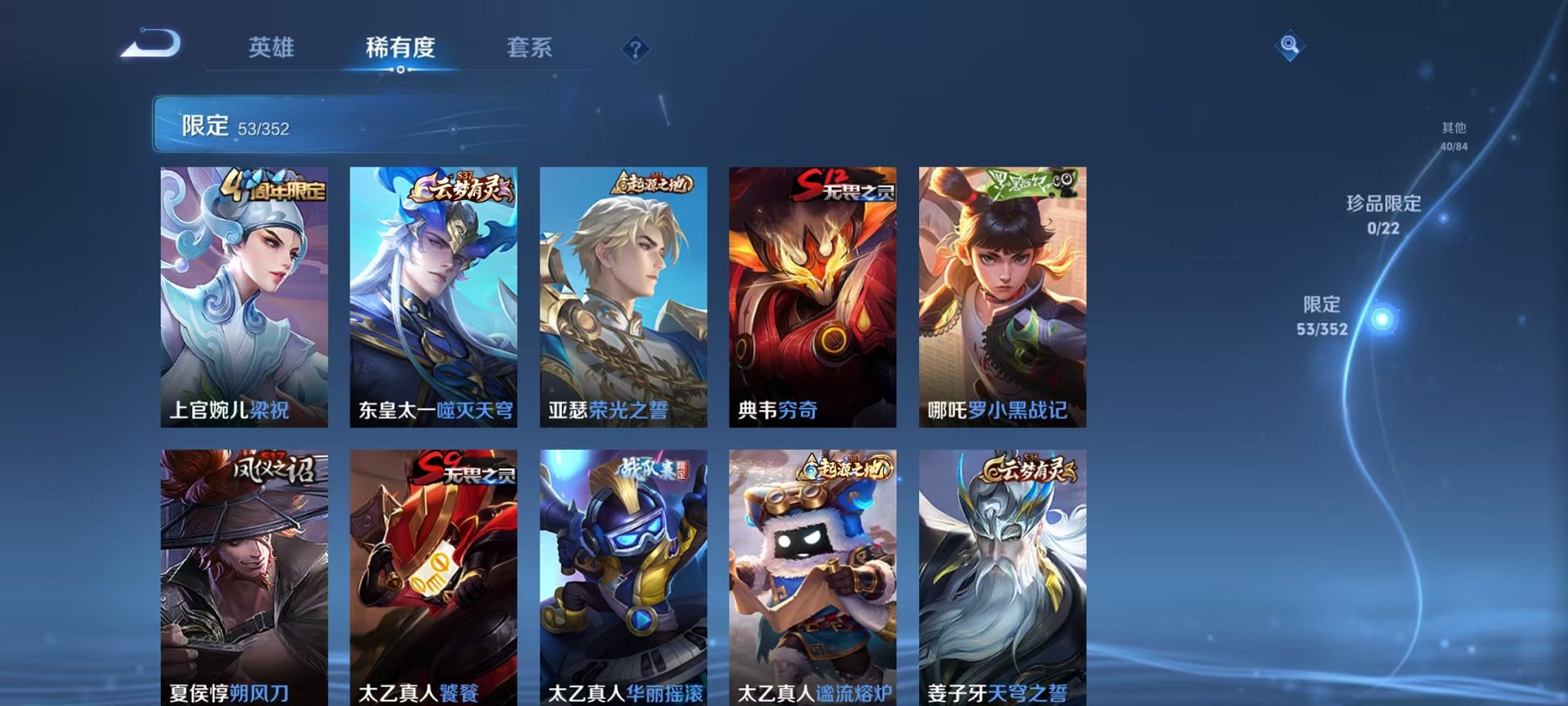Switch to the 英雄 tab

[x=274, y=48]
